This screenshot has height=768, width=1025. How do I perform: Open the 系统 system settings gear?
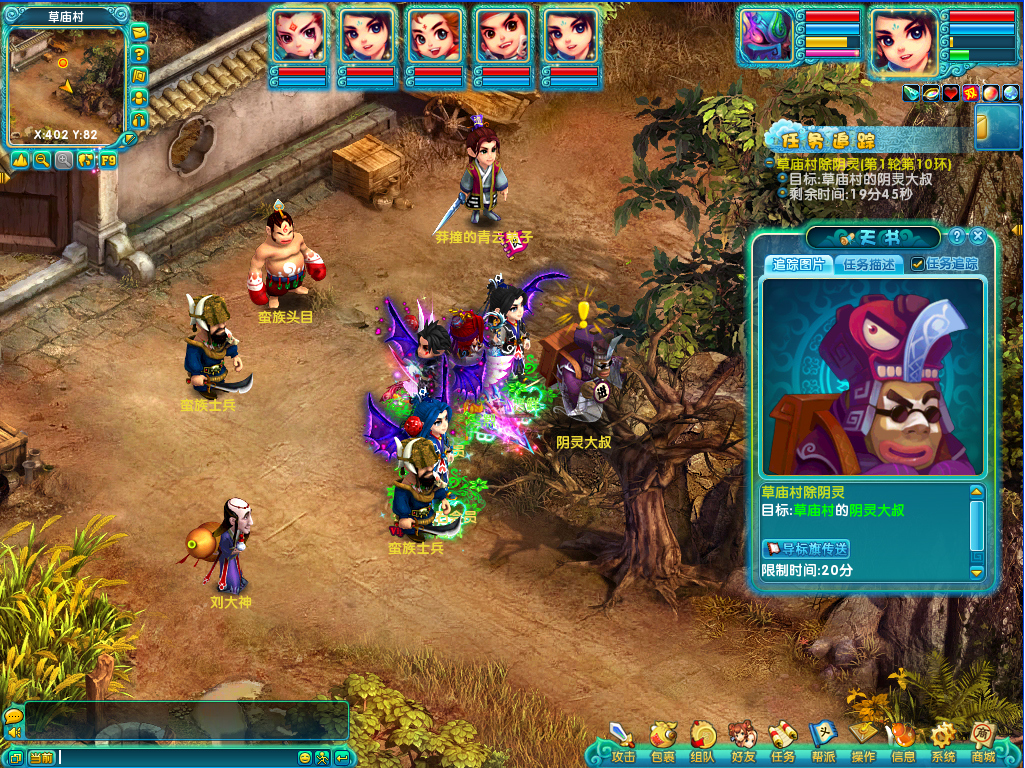point(943,738)
